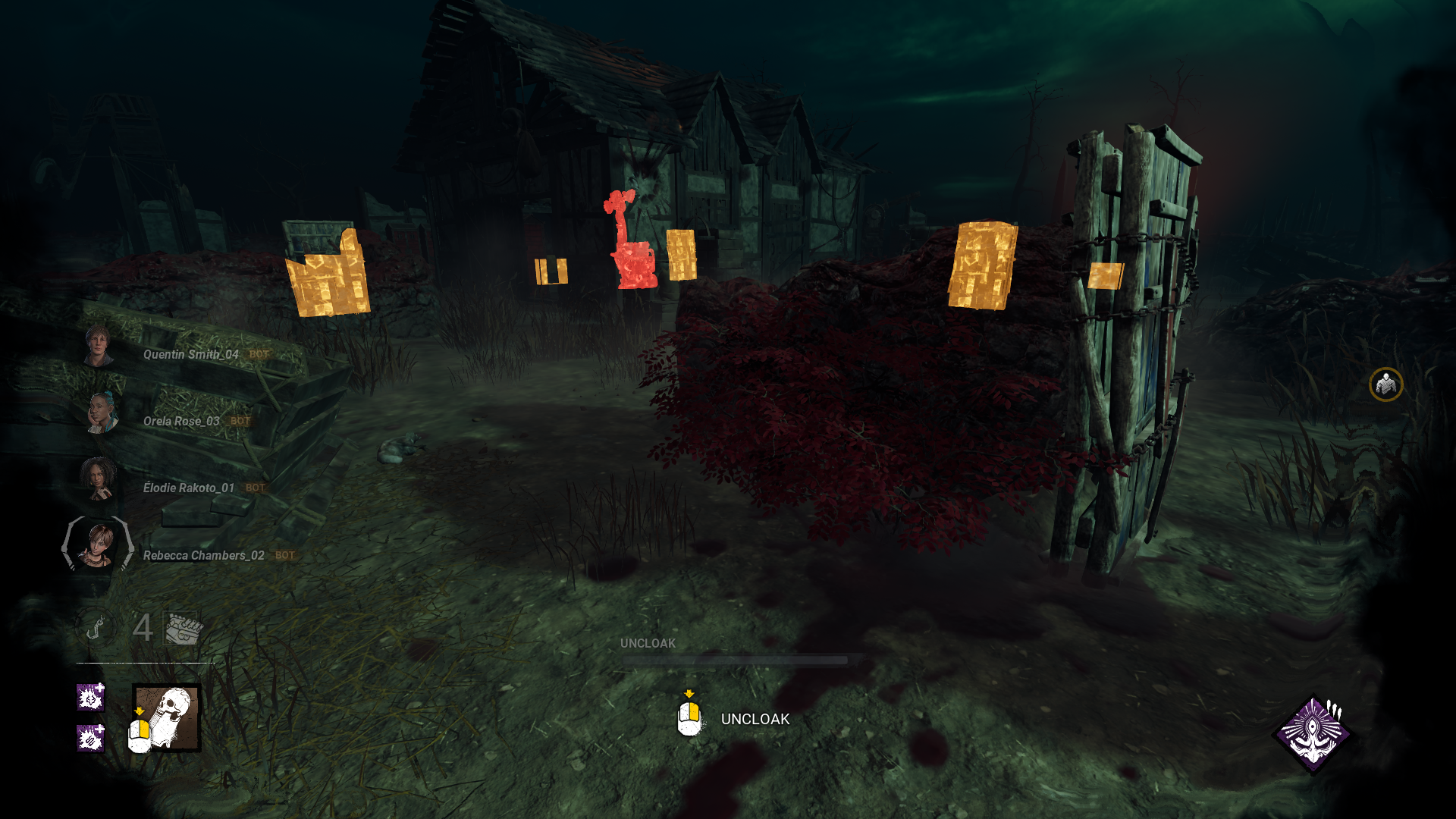Click the yellow arrow above the power icon
The image size is (1456, 819).
pyautogui.click(x=140, y=711)
